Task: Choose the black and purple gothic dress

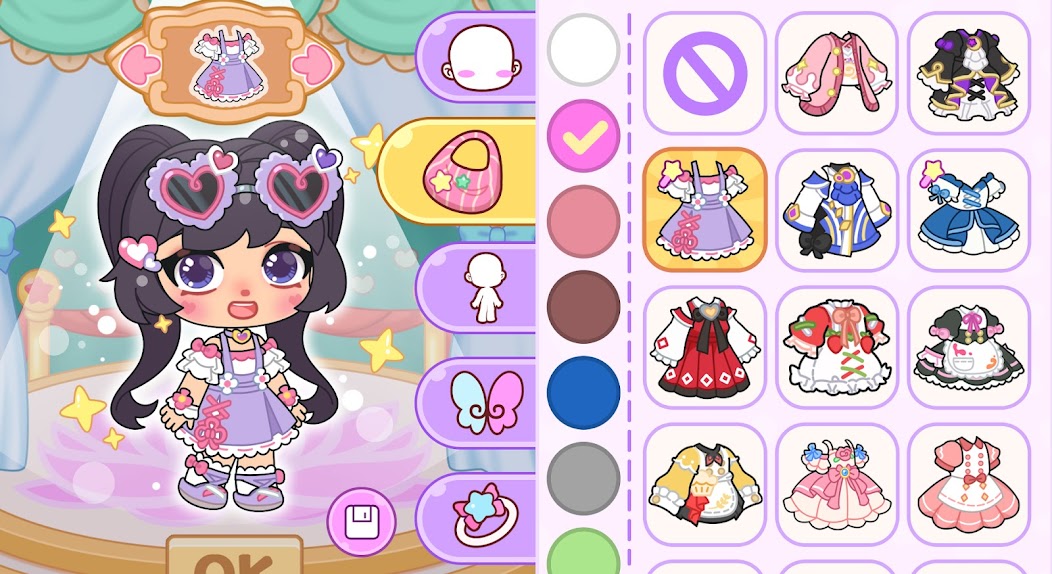Action: tap(969, 73)
